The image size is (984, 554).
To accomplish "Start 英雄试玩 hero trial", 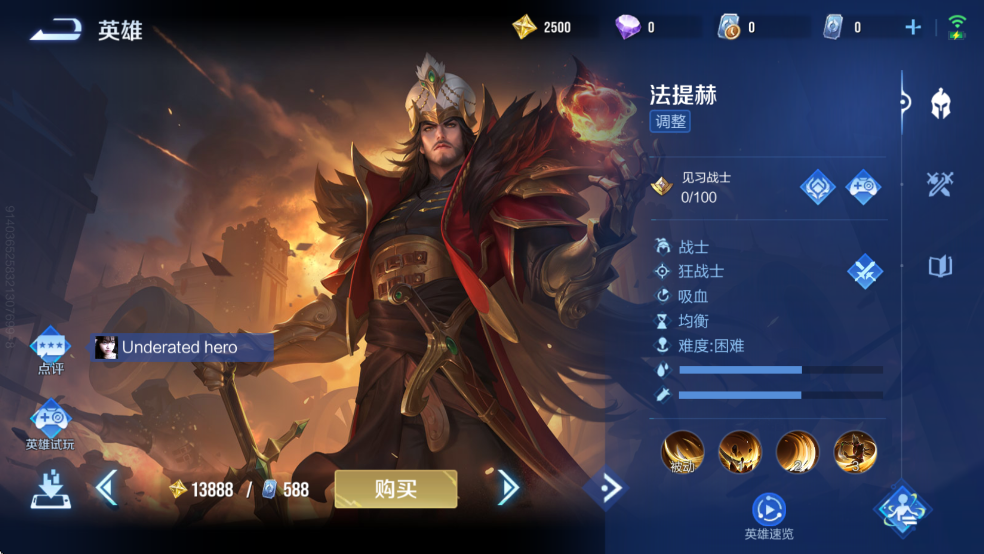I will pyautogui.click(x=50, y=424).
